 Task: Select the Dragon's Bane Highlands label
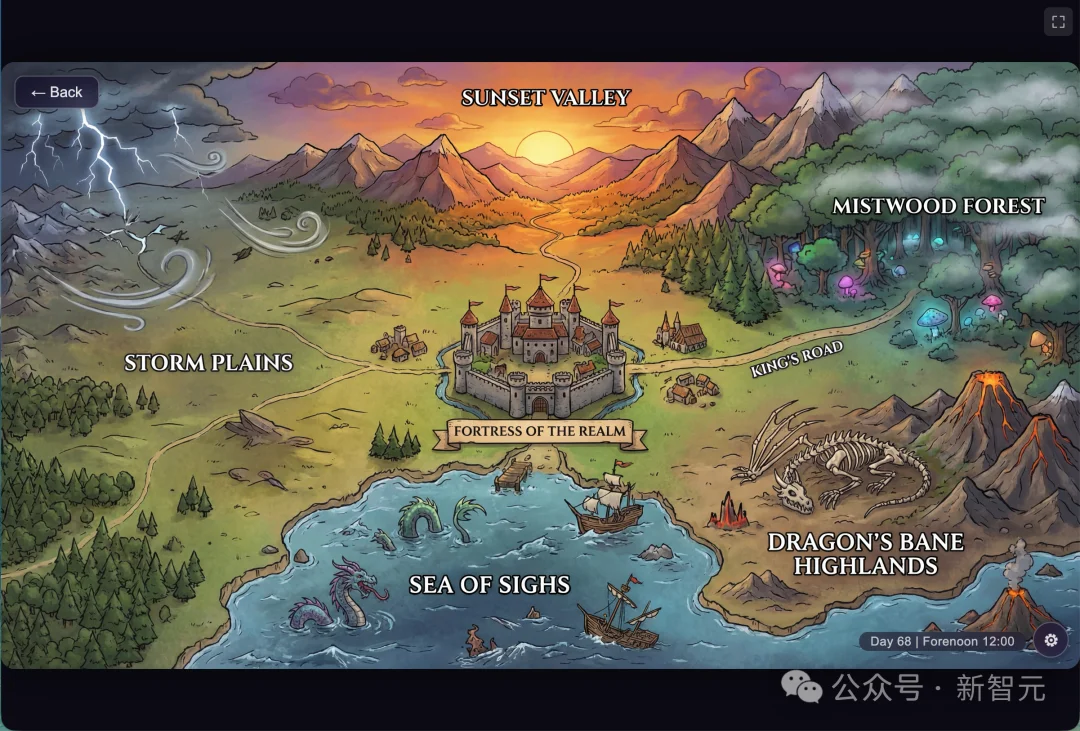point(866,554)
